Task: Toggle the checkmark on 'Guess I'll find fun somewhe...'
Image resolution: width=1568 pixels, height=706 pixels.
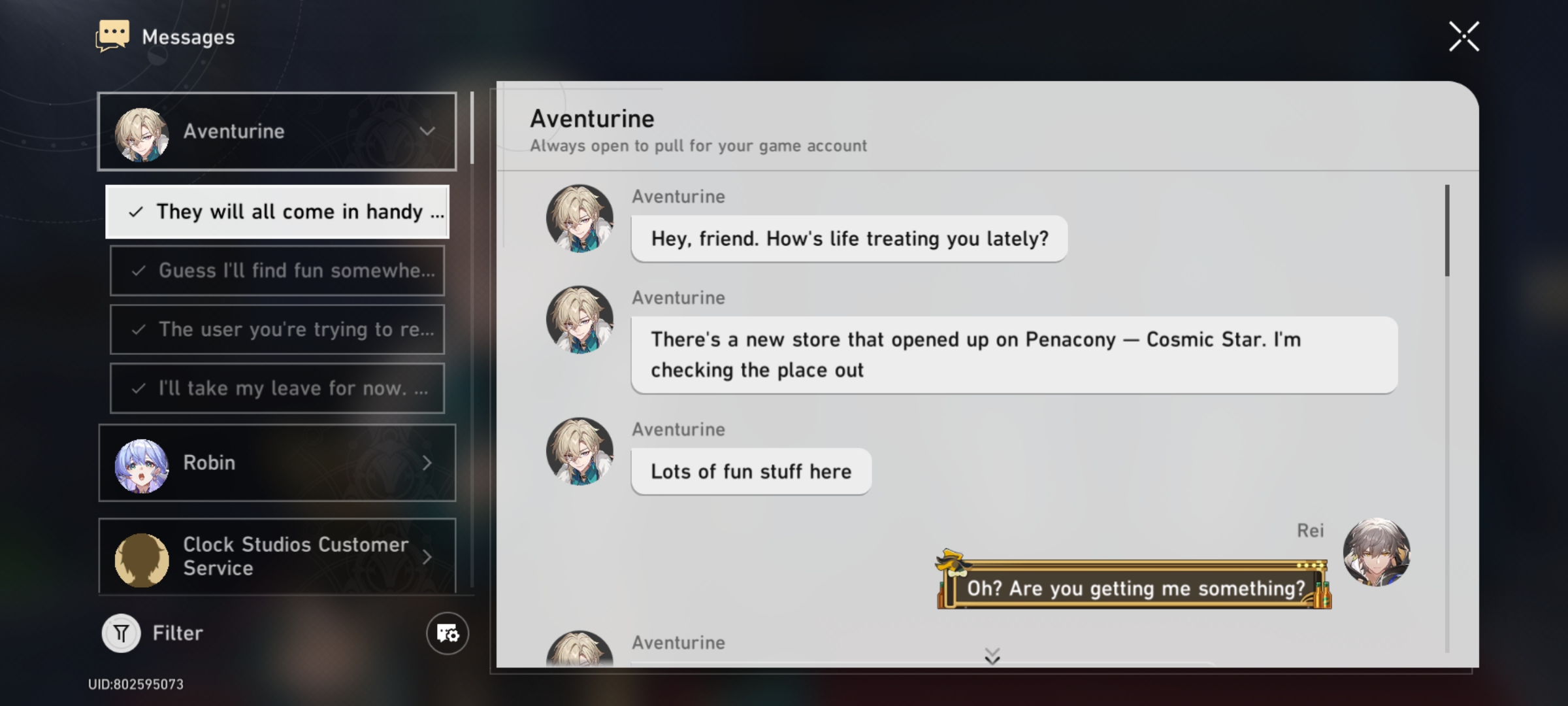Action: coord(138,270)
